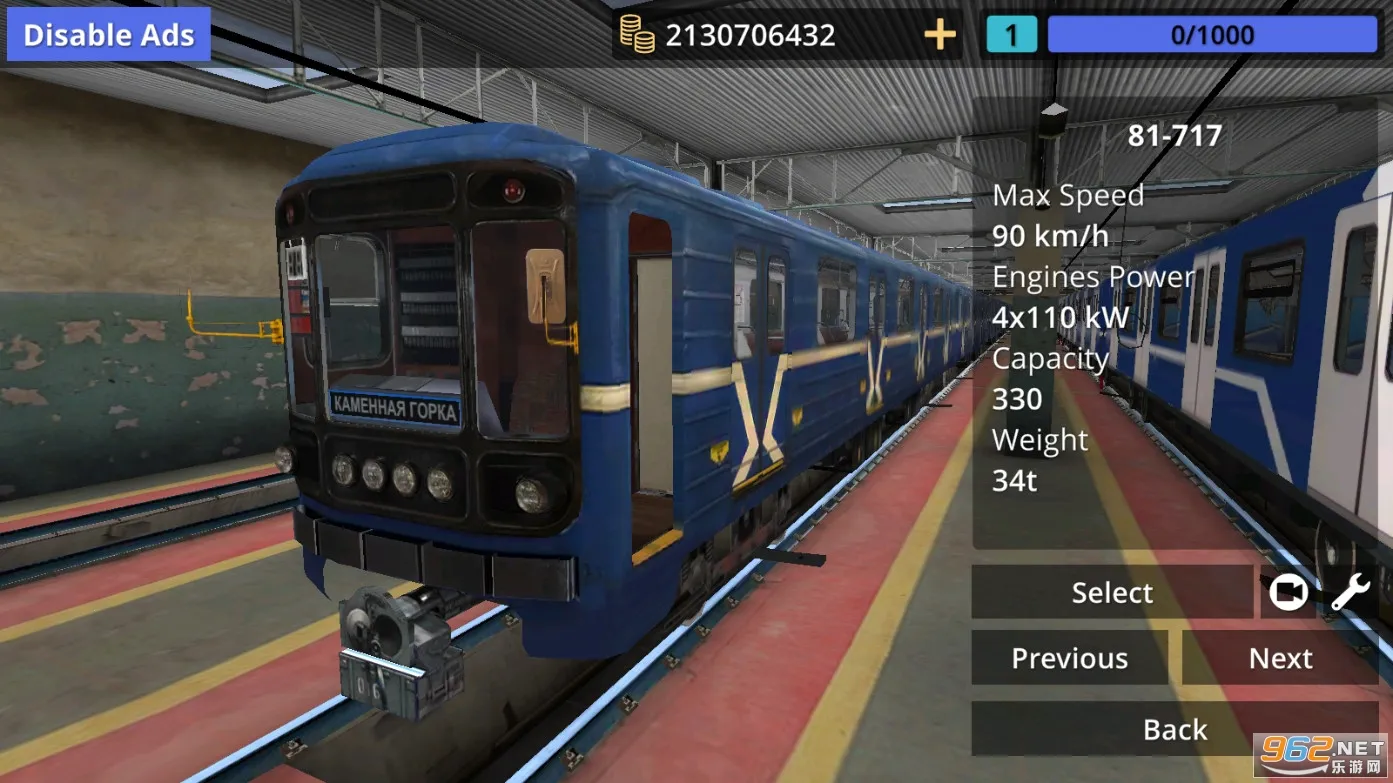Click the Disable Ads button
Screen dimensions: 1393x783
108,35
